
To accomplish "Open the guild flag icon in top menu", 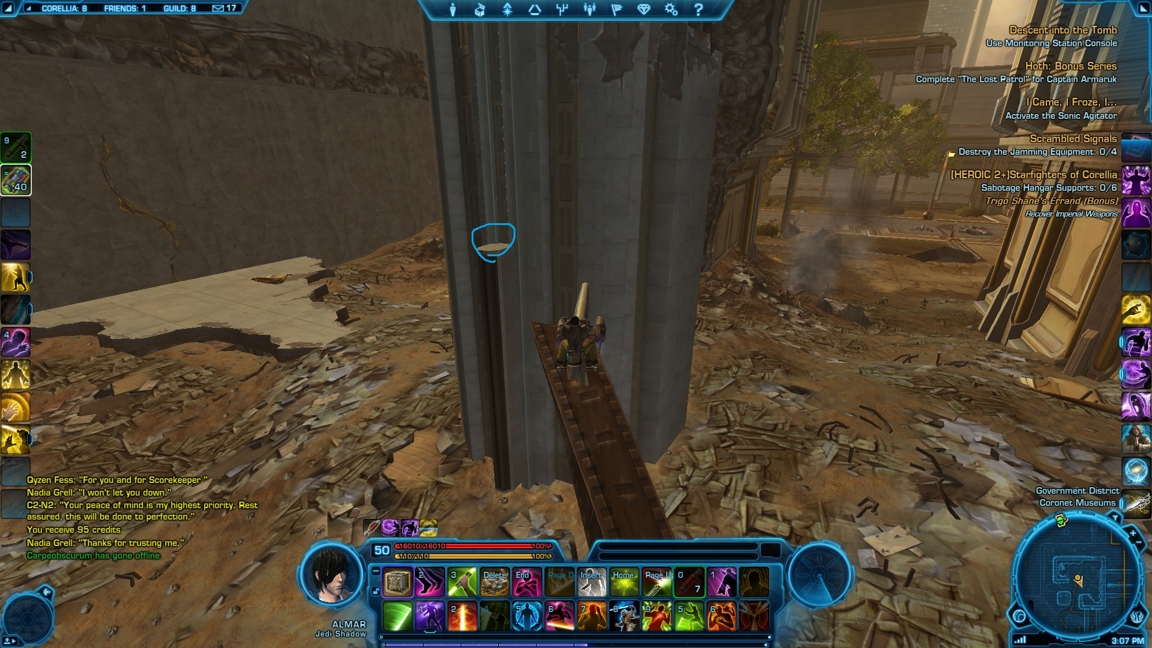I will [x=616, y=10].
